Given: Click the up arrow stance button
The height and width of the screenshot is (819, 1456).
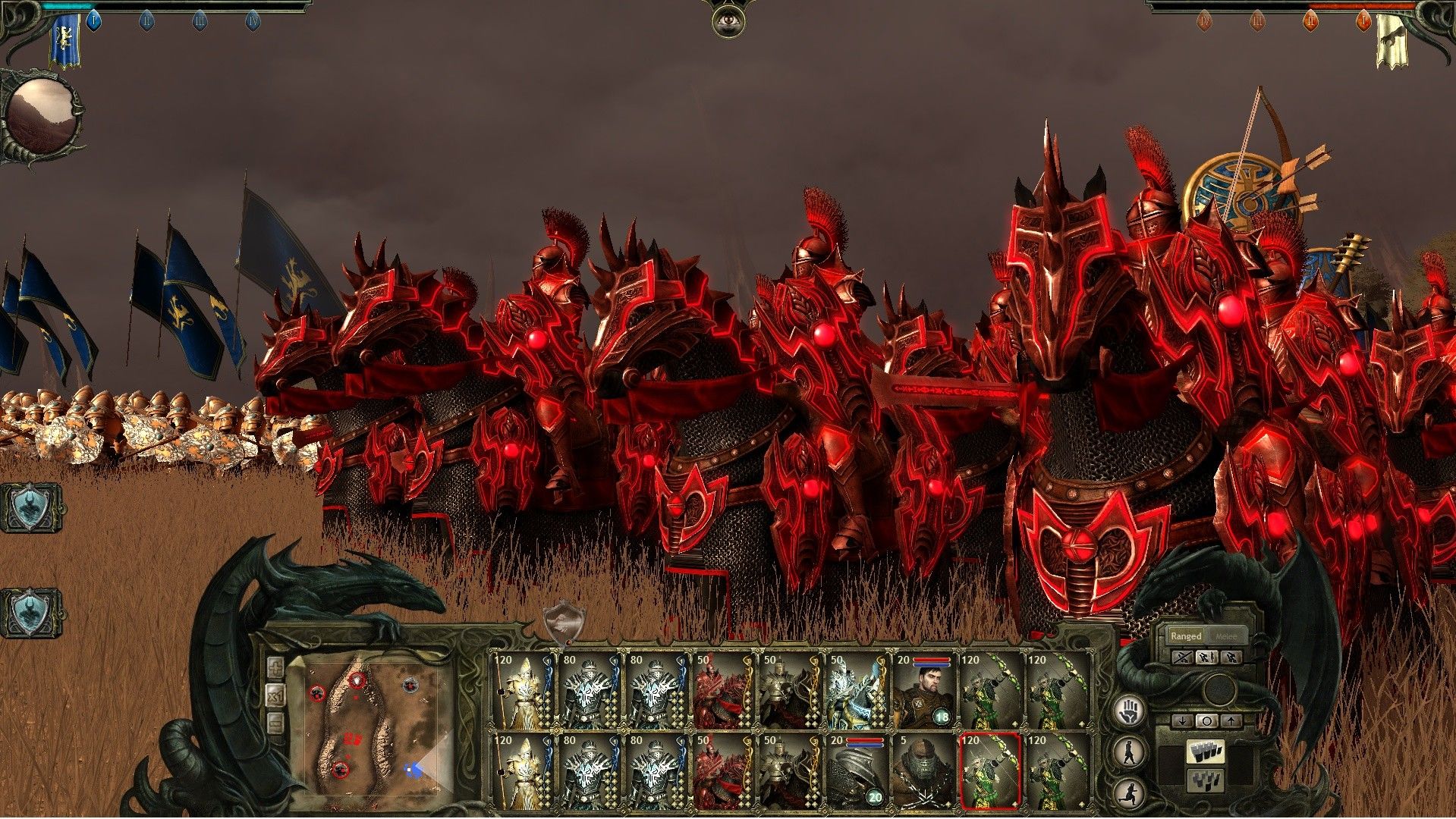Looking at the screenshot, I should point(1230,720).
